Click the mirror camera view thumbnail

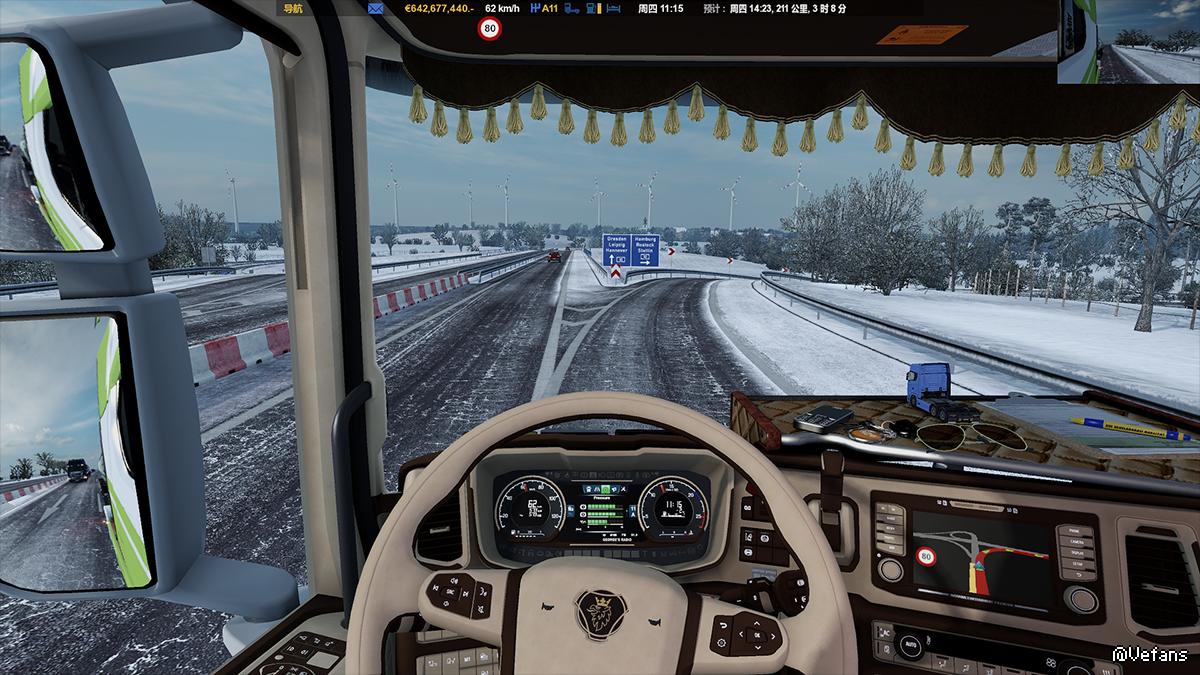1128,42
